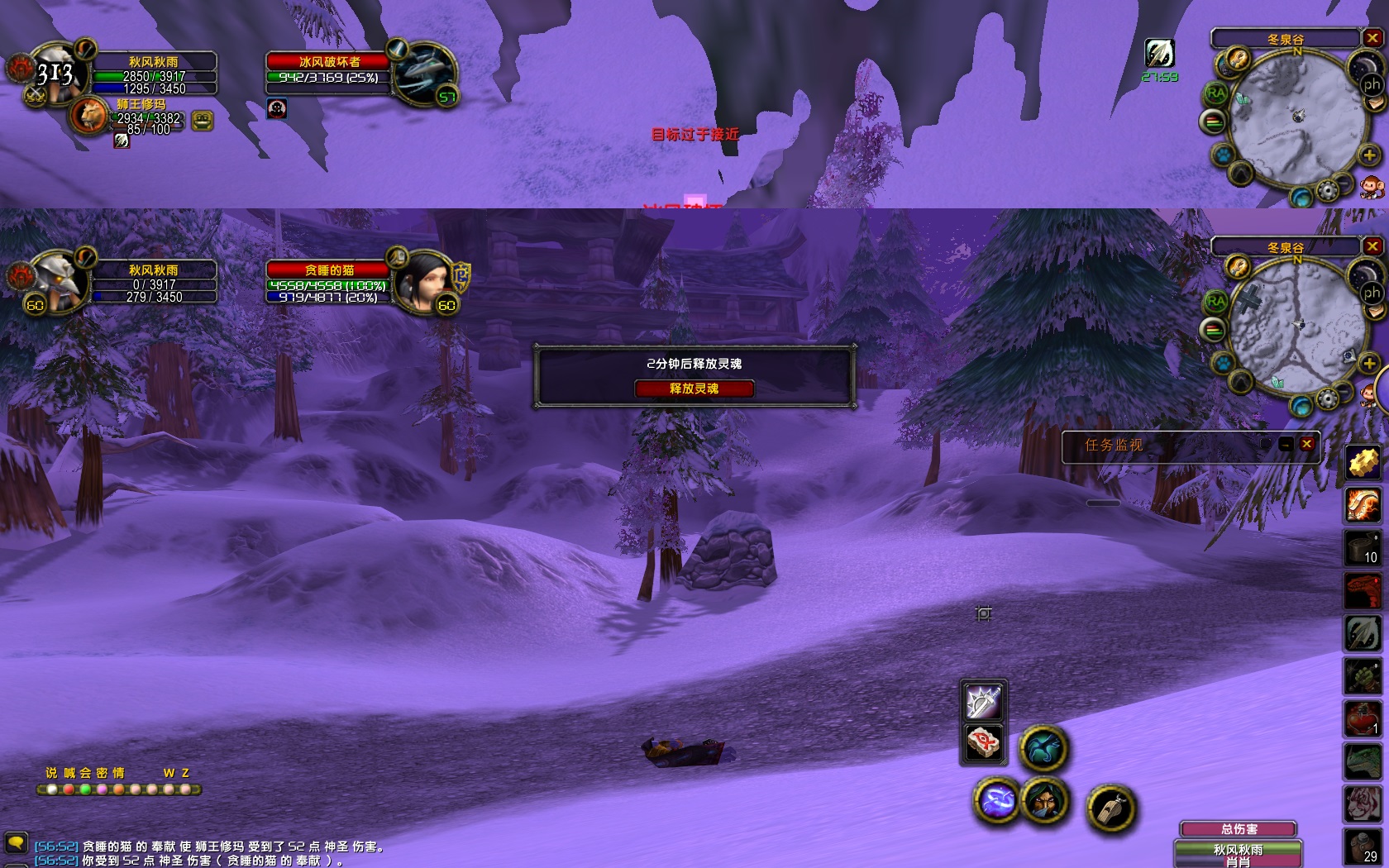This screenshot has height=868, width=1389.
Task: Click the red 释放灵魂 release spirit button
Action: (694, 389)
